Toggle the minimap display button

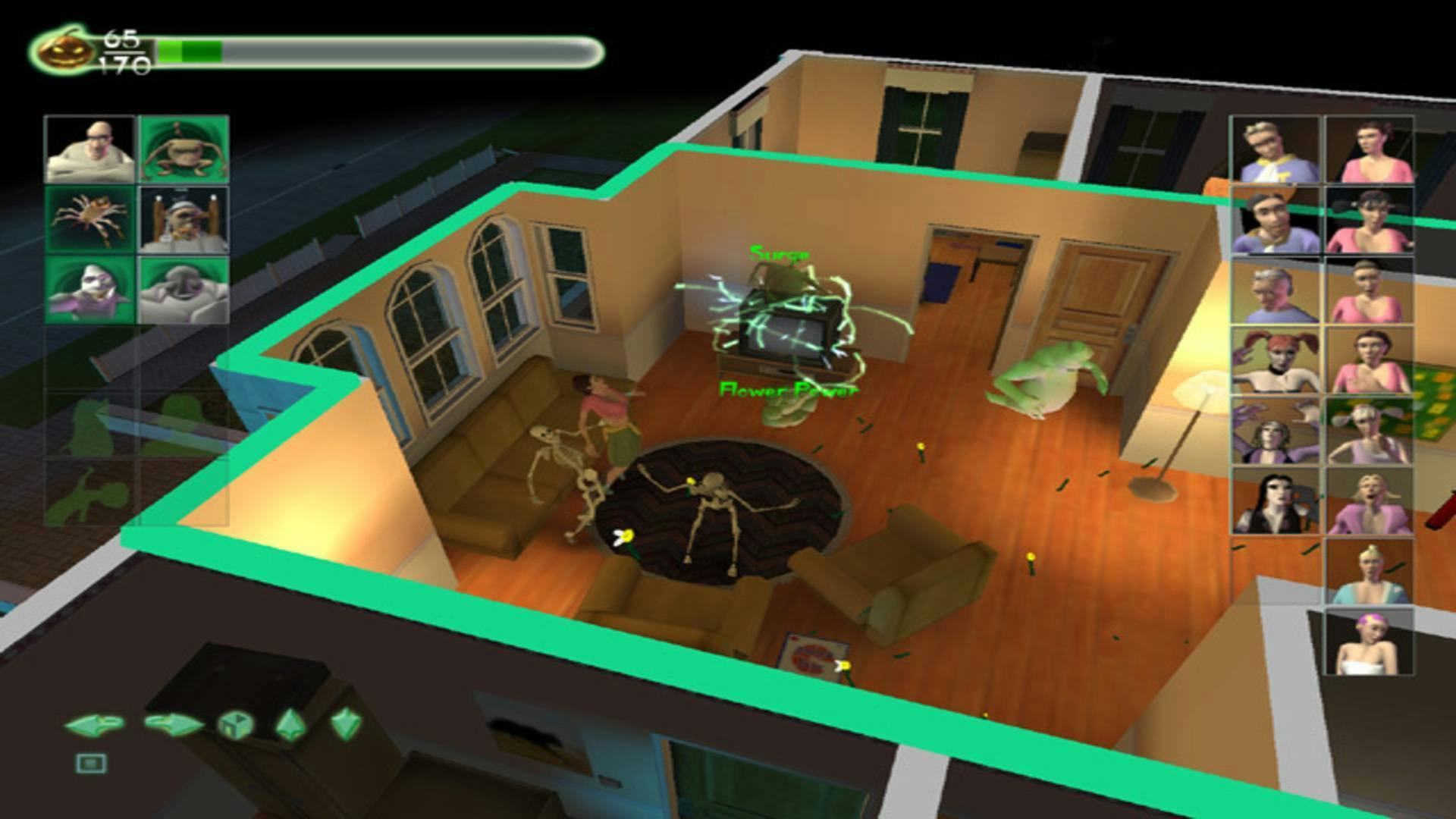click(91, 764)
